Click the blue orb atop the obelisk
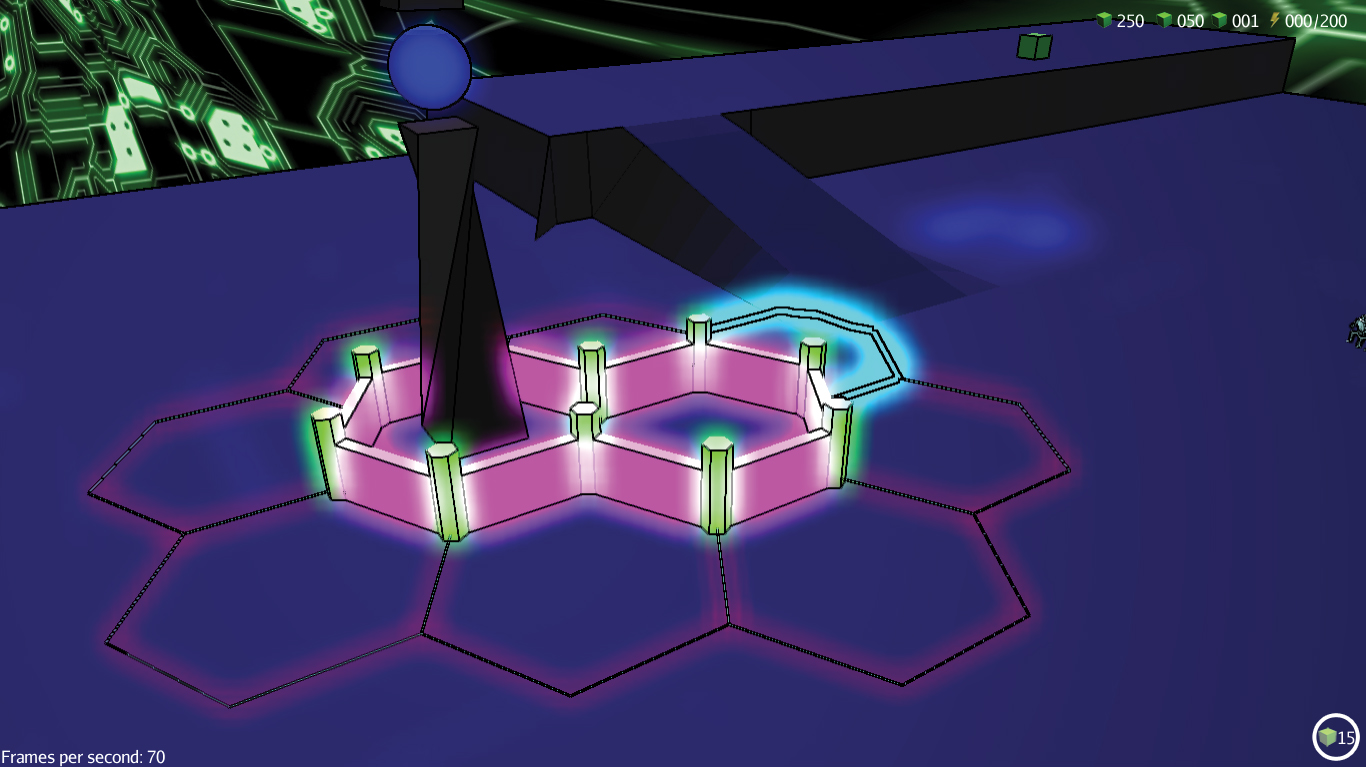Image resolution: width=1366 pixels, height=768 pixels. click(x=430, y=65)
